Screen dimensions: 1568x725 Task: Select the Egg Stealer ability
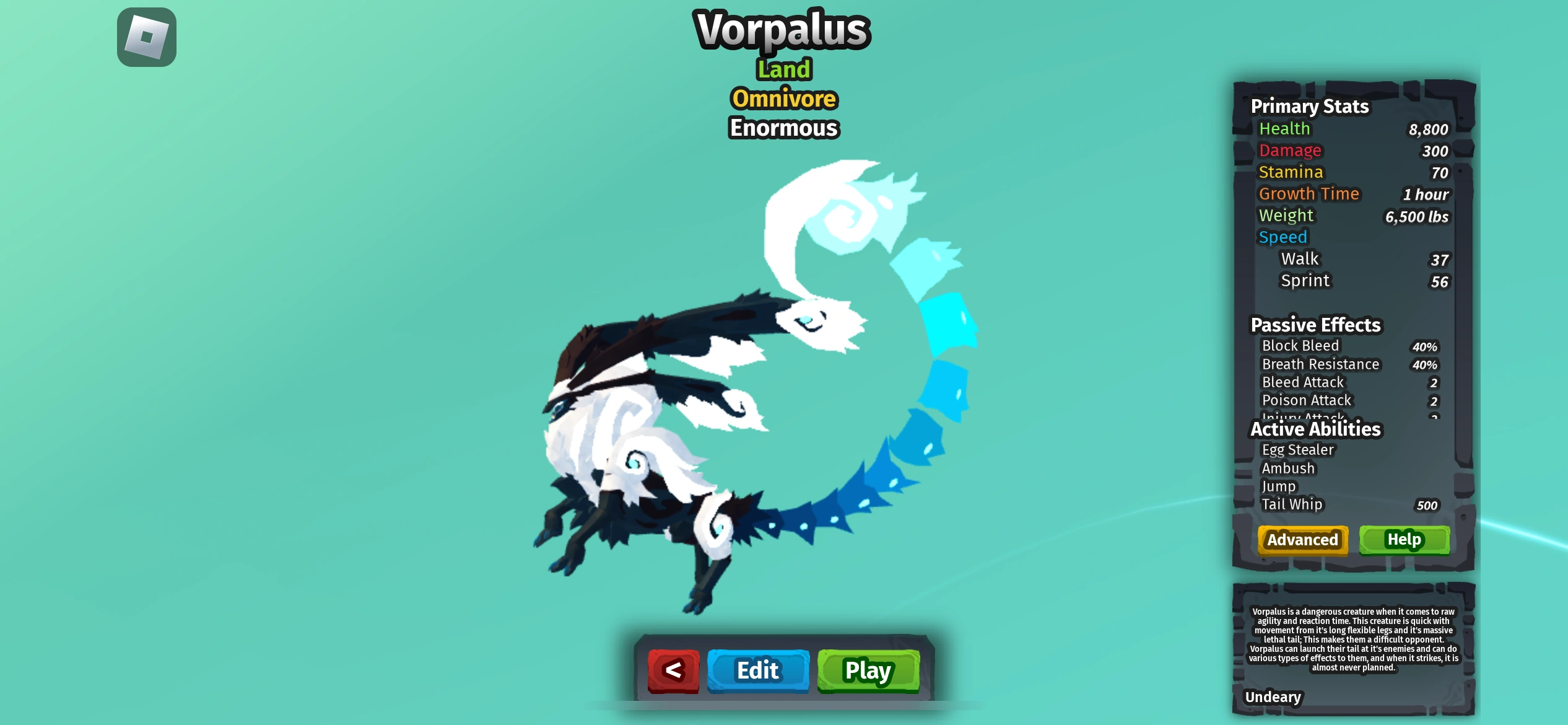[x=1297, y=449]
